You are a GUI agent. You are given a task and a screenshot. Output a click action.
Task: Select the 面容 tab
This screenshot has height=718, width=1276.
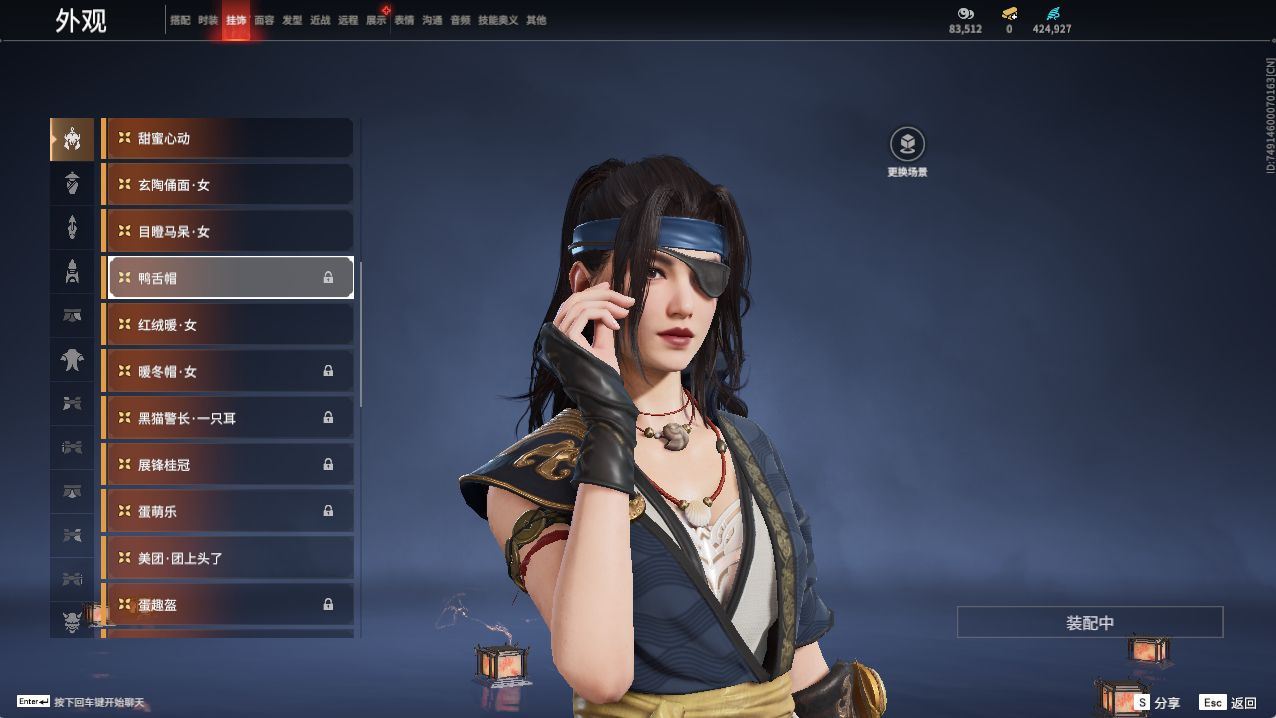(x=264, y=20)
